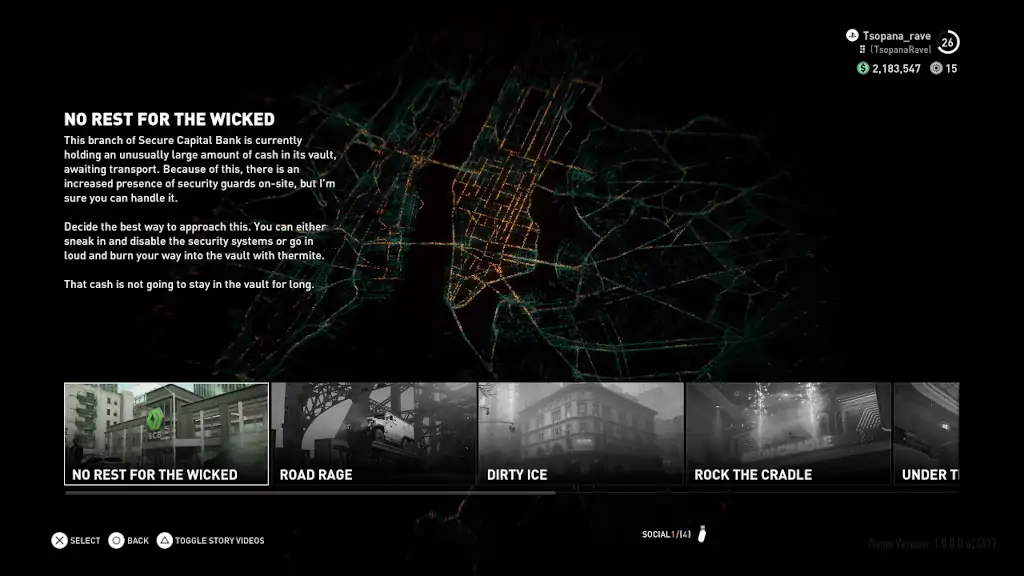This screenshot has height=576, width=1024.
Task: Pick the Rock the Cradle heist
Action: 787,434
